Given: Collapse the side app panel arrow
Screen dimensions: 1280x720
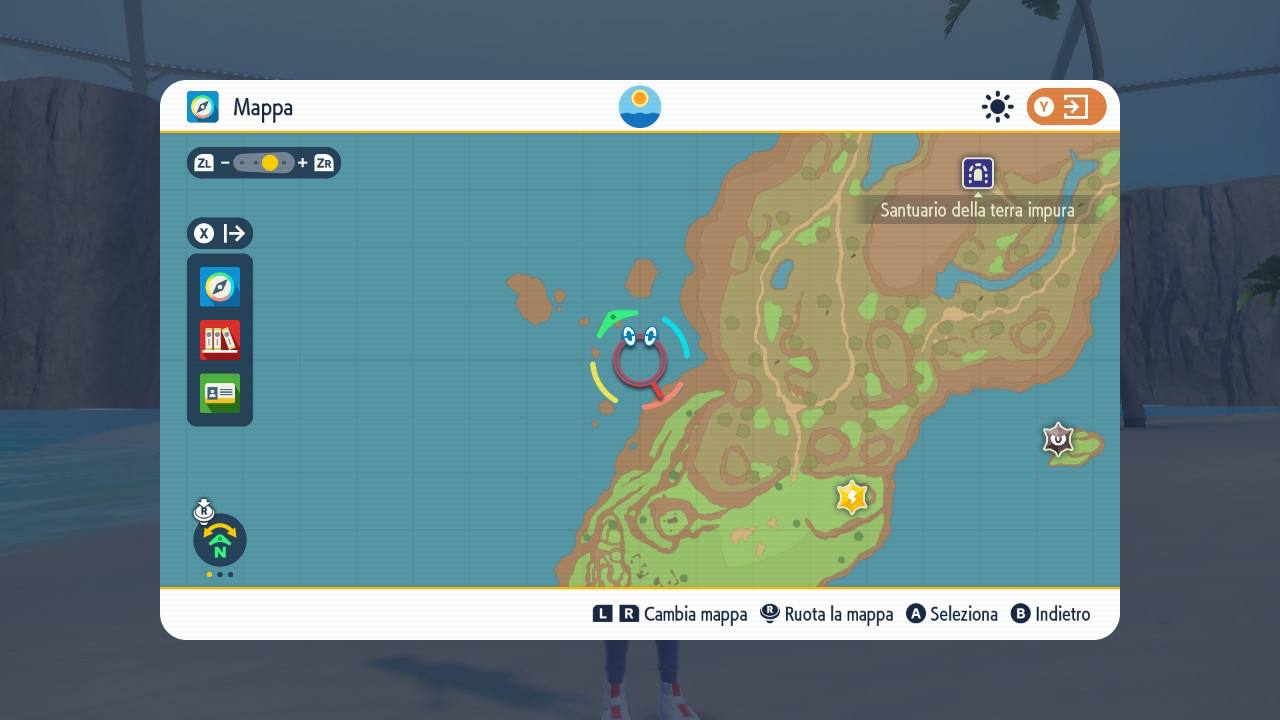Looking at the screenshot, I should pos(220,234).
